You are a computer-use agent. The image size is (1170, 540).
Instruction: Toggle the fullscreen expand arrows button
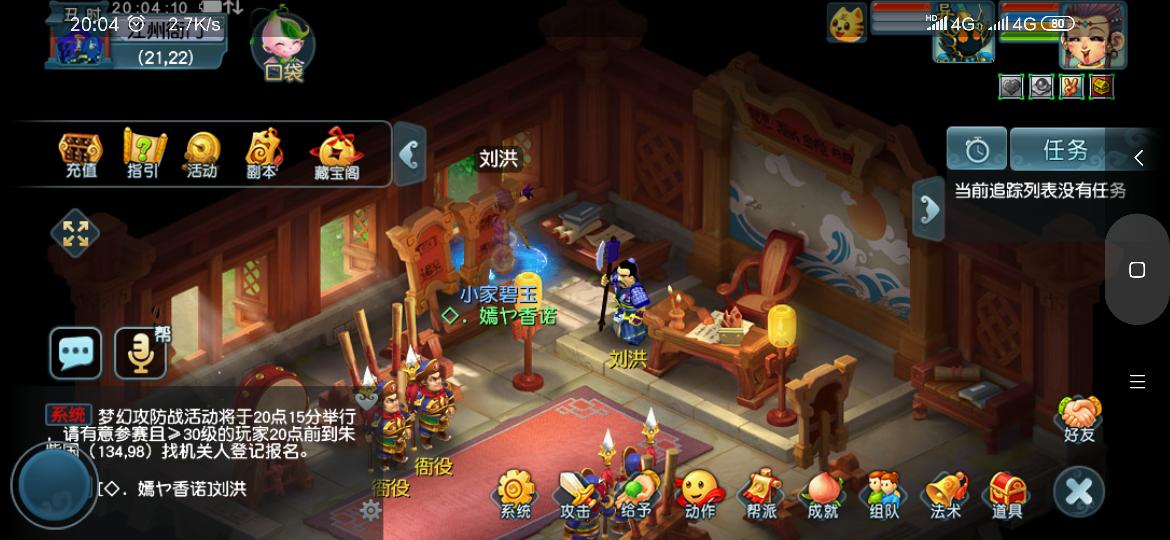coord(76,233)
